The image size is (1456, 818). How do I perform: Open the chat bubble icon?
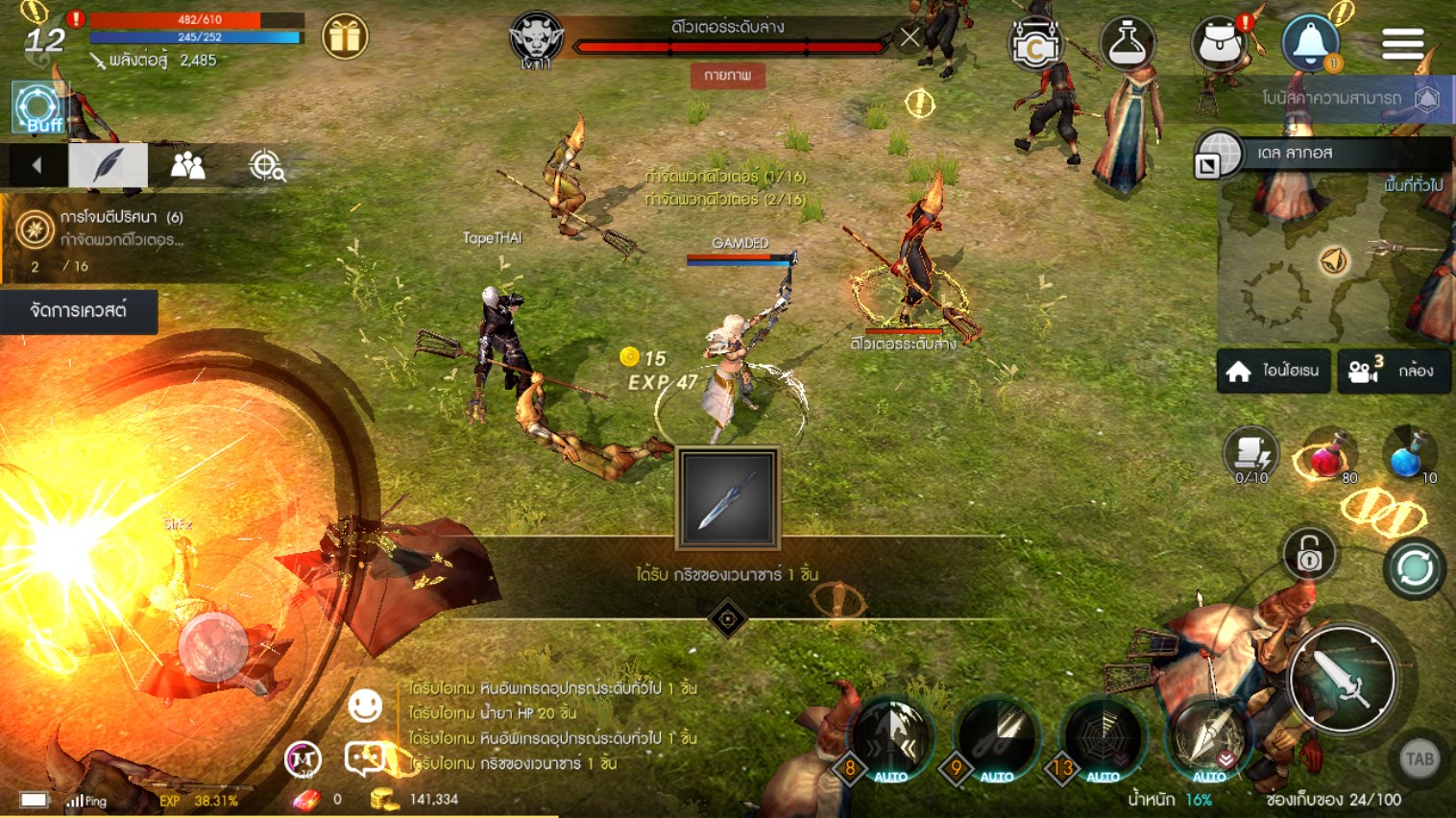pyautogui.click(x=365, y=758)
